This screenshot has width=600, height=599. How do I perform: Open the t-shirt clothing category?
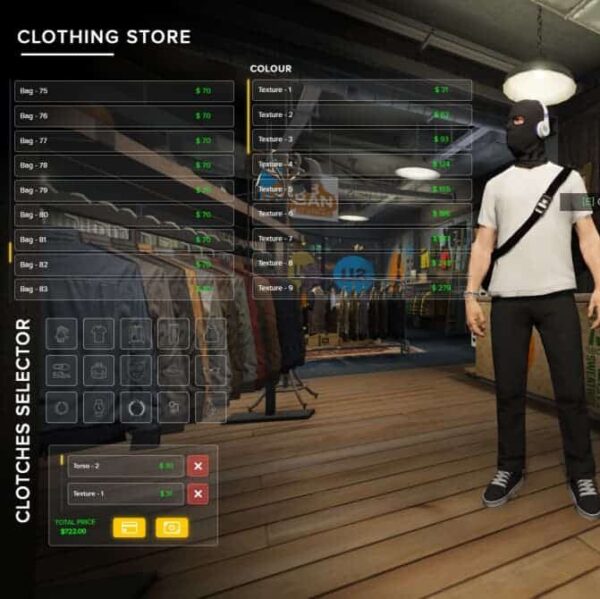tap(98, 333)
